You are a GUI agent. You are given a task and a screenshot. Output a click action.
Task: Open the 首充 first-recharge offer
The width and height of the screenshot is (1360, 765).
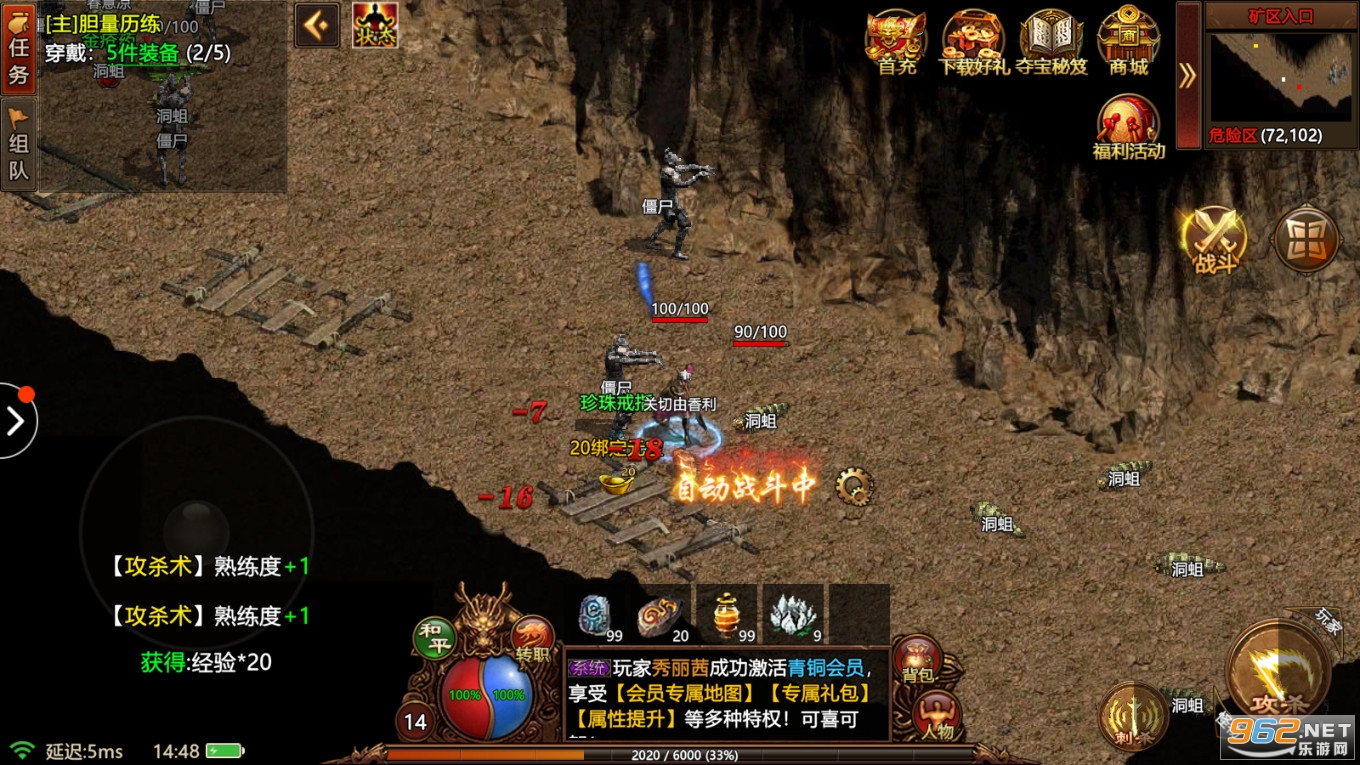(x=896, y=42)
